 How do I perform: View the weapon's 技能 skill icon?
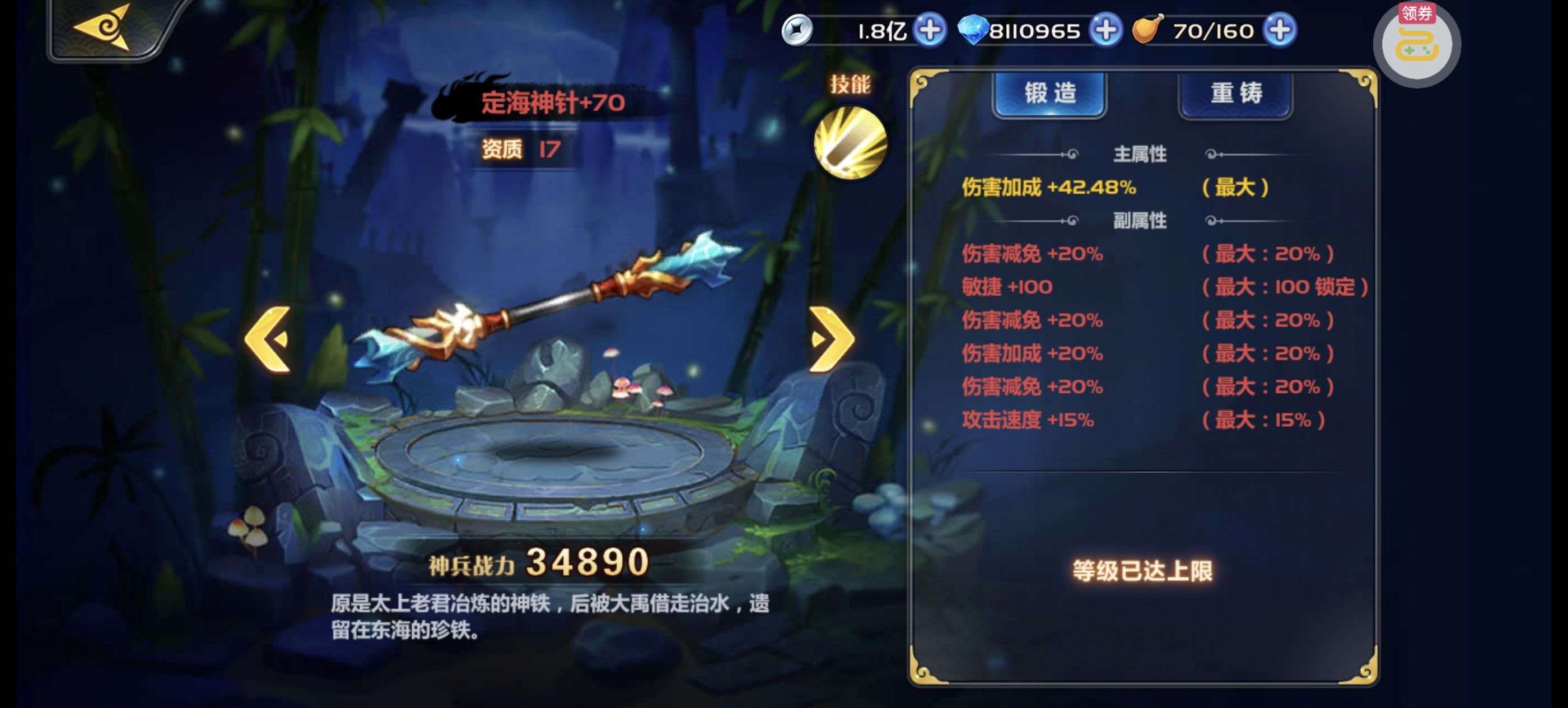[x=850, y=142]
